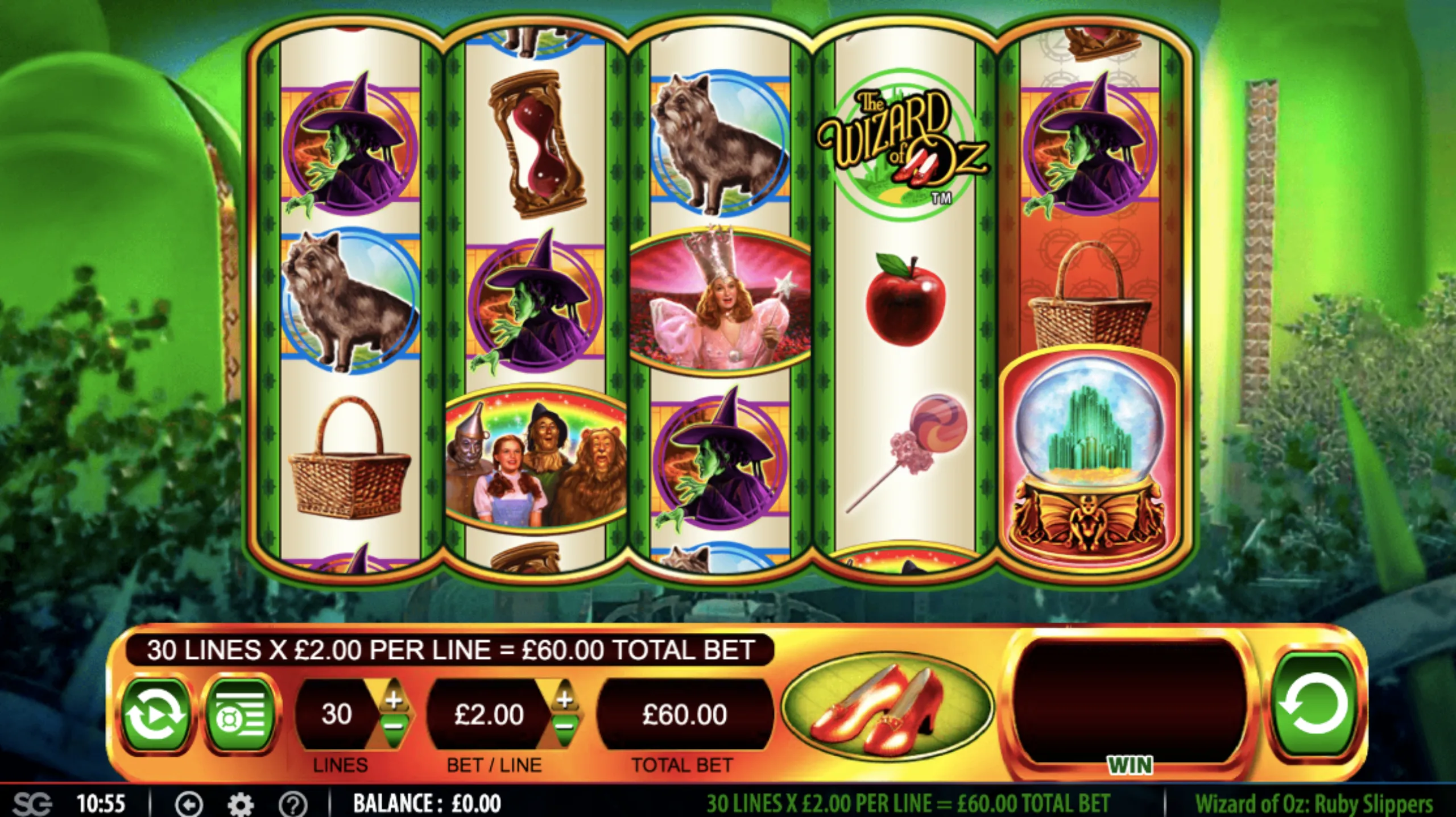Decrease the number of lines

point(394,727)
